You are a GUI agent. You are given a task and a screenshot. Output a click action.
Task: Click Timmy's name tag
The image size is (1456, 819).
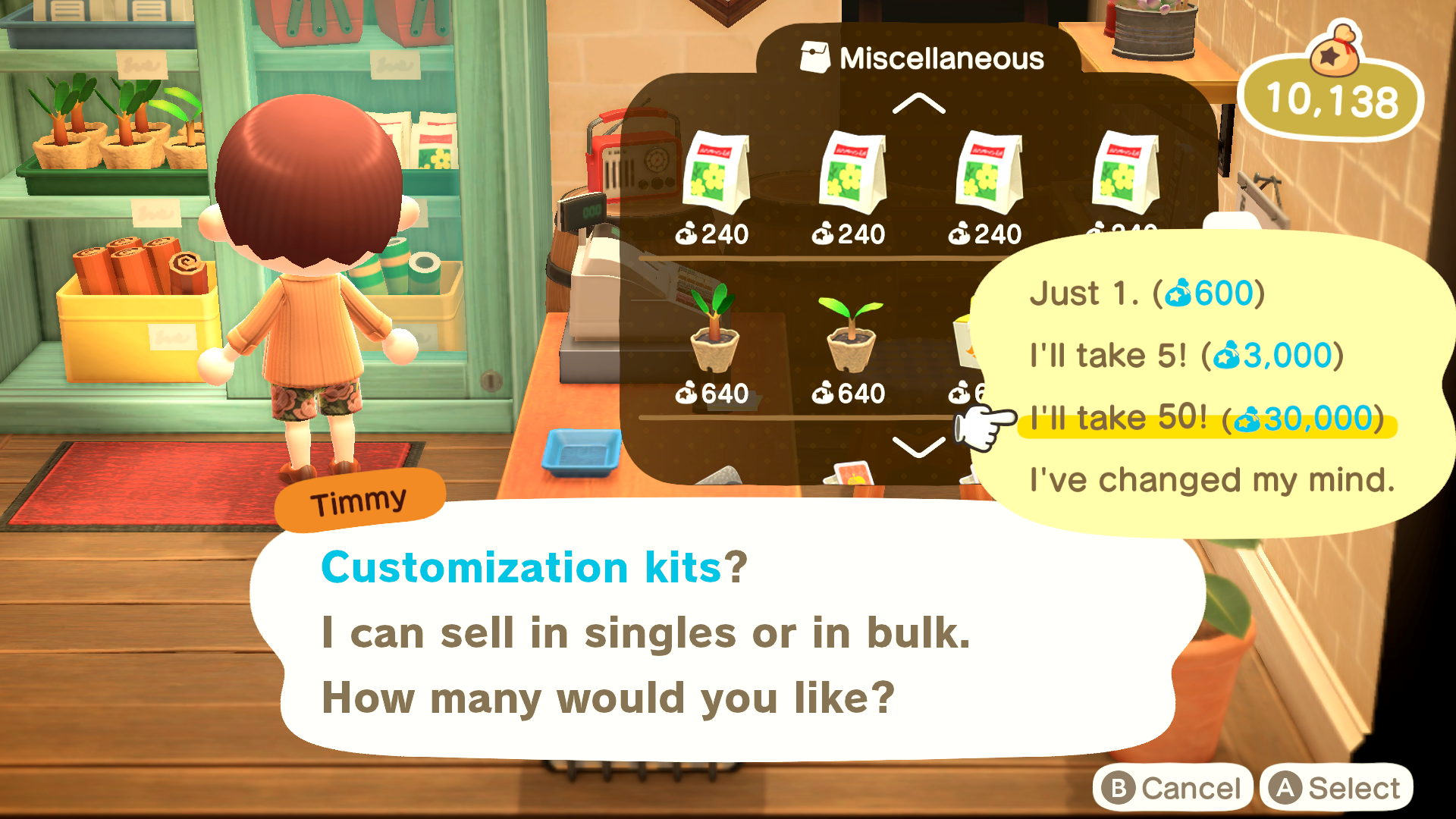[x=356, y=498]
